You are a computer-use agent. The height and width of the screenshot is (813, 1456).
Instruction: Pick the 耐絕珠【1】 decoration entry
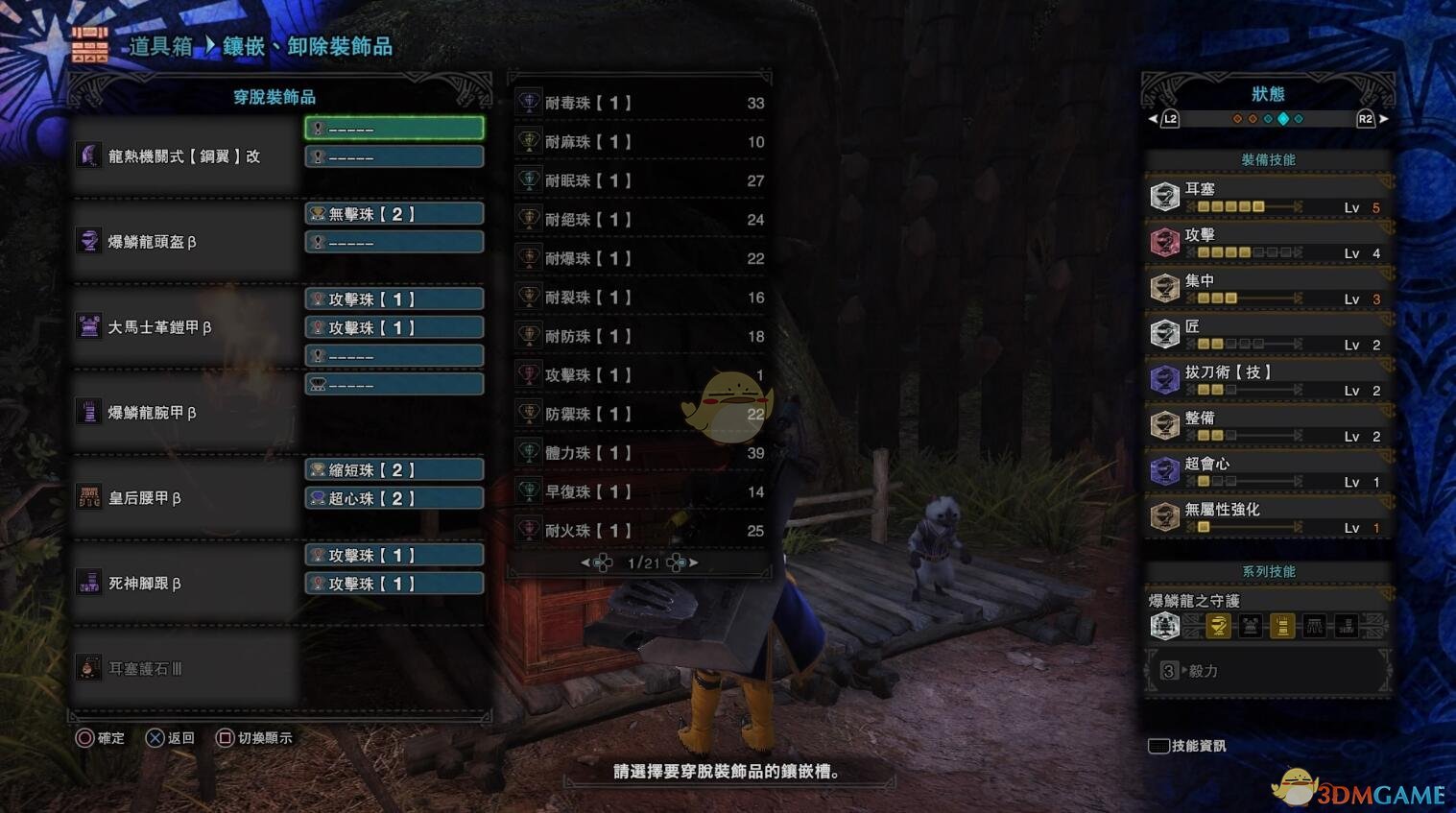pos(639,220)
